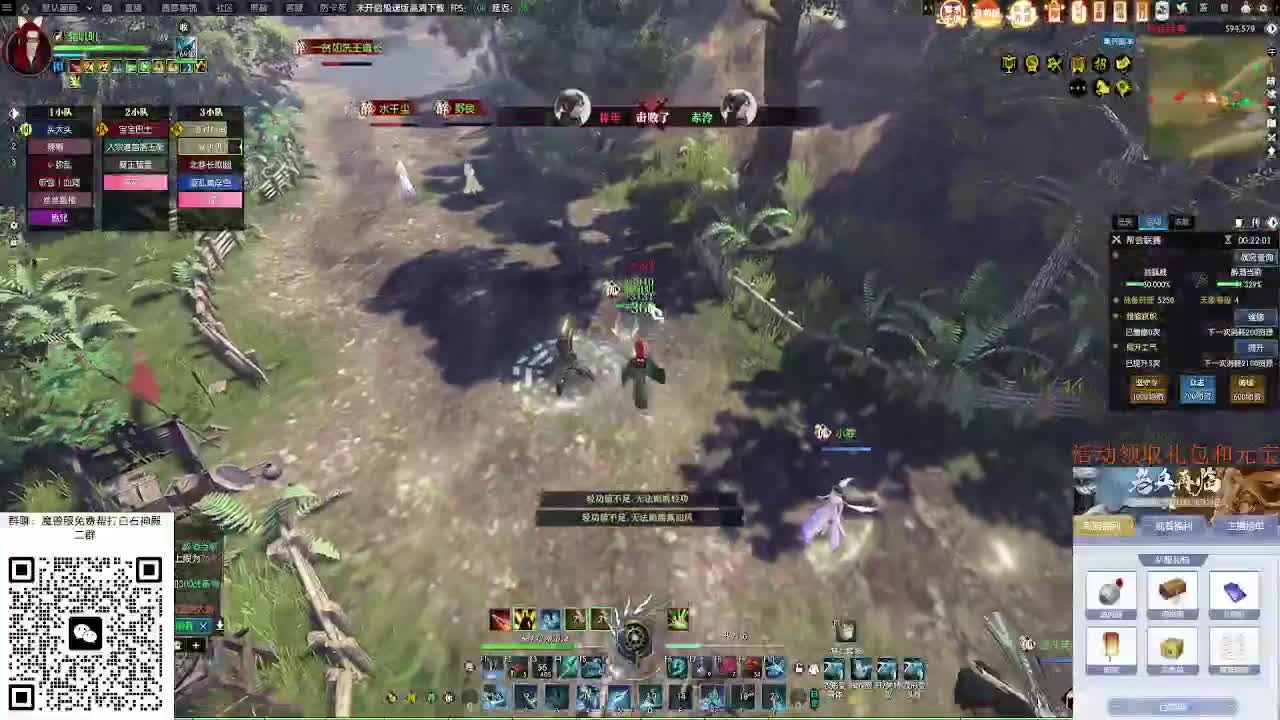Click the settings gear icon in the top-right corner
Screen dimensions: 1280x720
tap(1263, 8)
